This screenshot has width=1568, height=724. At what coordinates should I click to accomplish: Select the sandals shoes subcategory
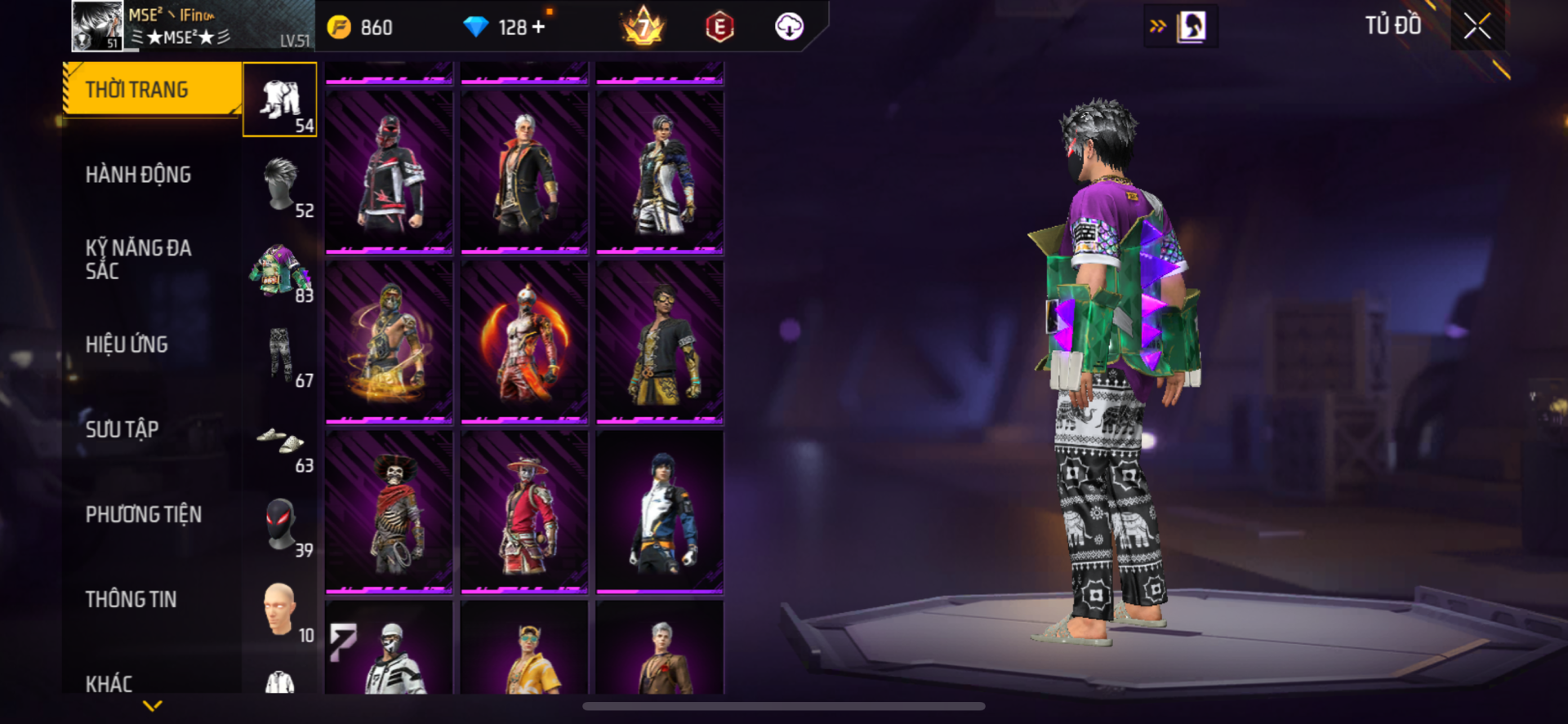(x=280, y=441)
